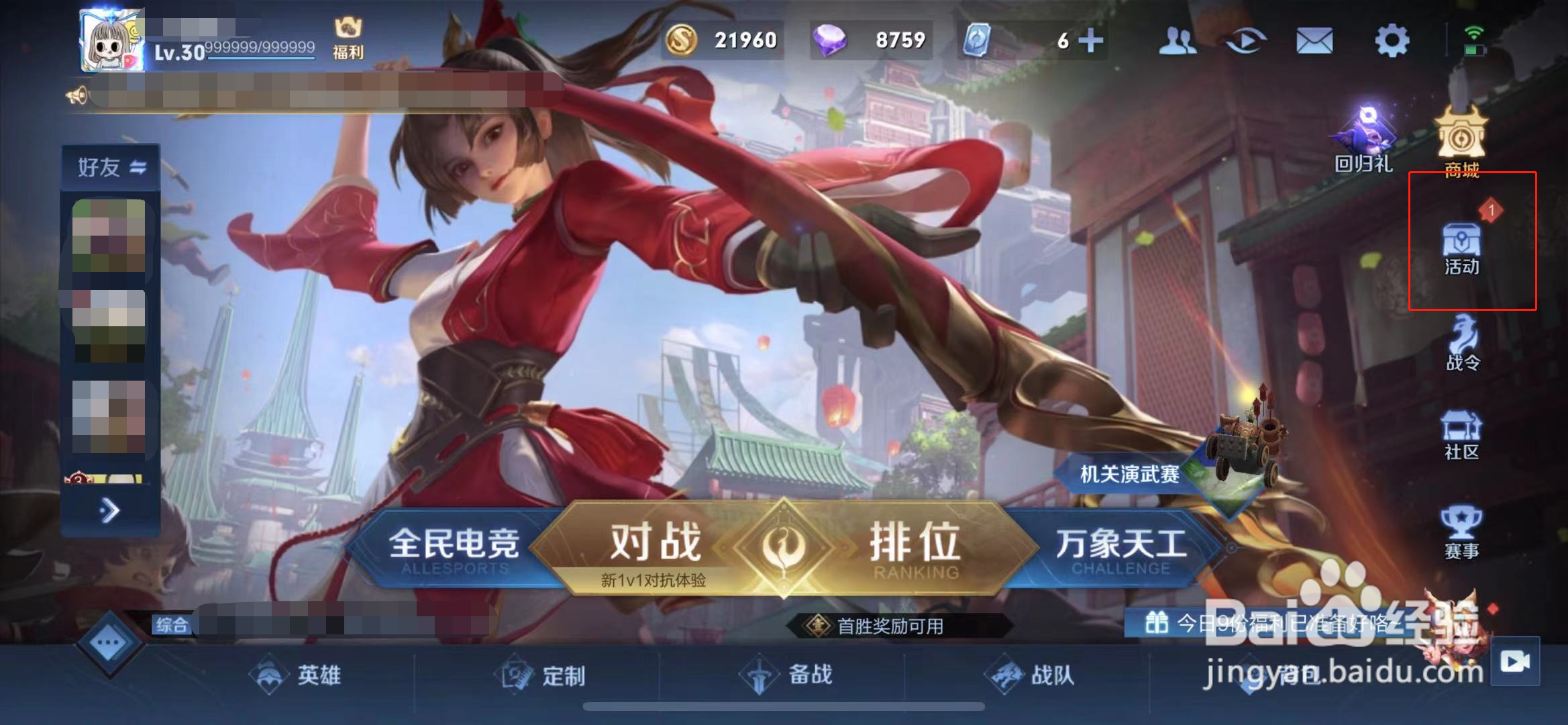Open the mail envelope icon
The width and height of the screenshot is (1568, 725).
(1314, 40)
